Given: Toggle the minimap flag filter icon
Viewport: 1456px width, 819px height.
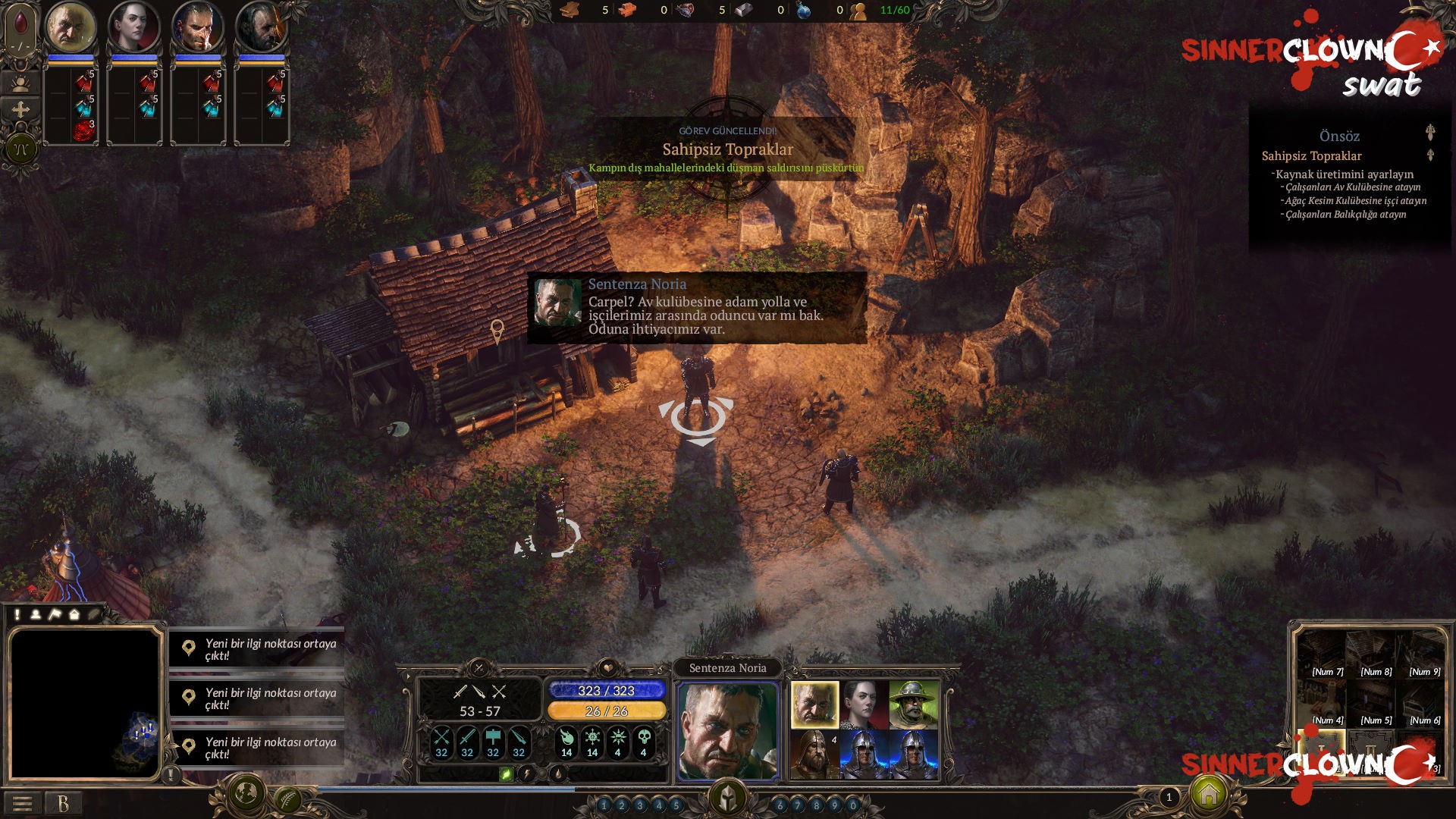Looking at the screenshot, I should coord(55,614).
